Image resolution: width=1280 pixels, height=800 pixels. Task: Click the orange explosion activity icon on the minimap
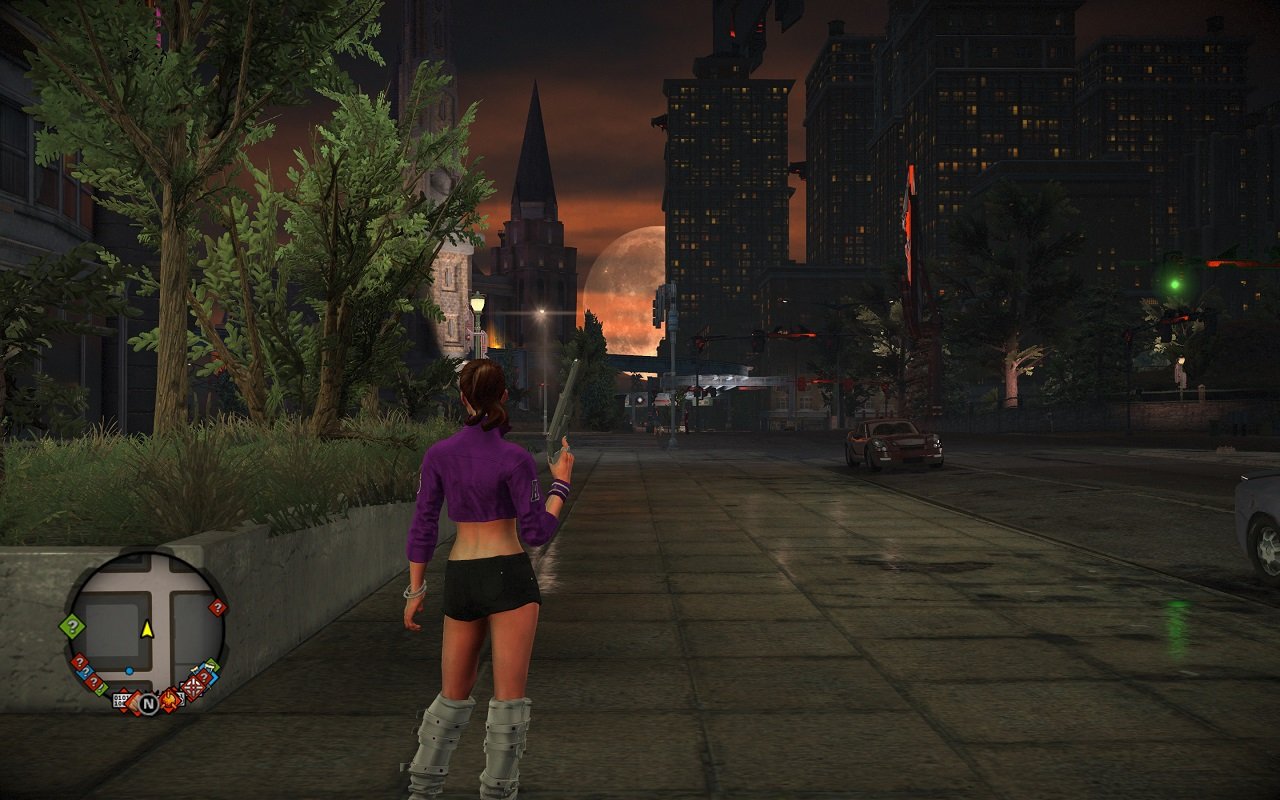pyautogui.click(x=170, y=701)
